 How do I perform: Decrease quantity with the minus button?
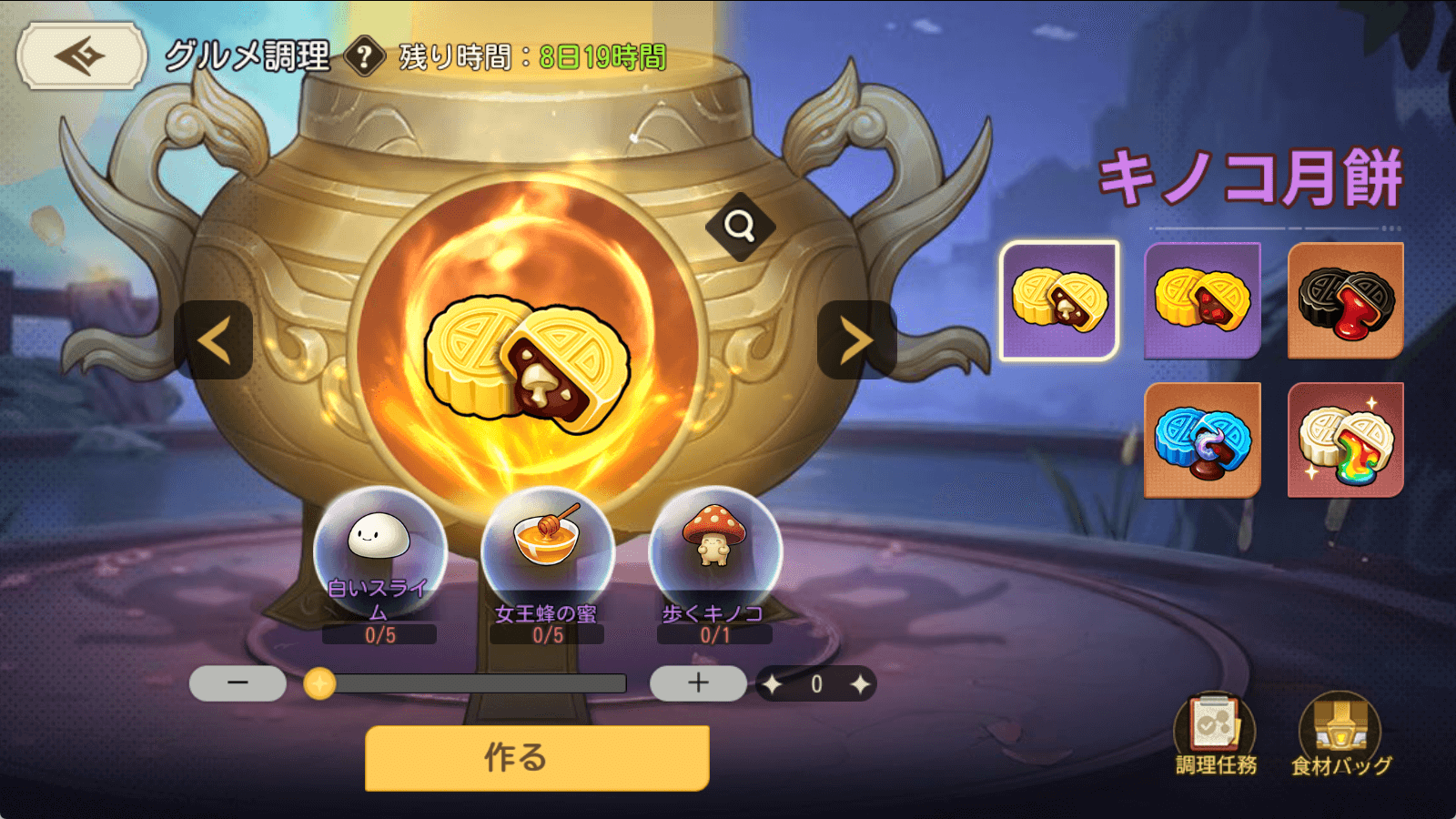click(238, 683)
